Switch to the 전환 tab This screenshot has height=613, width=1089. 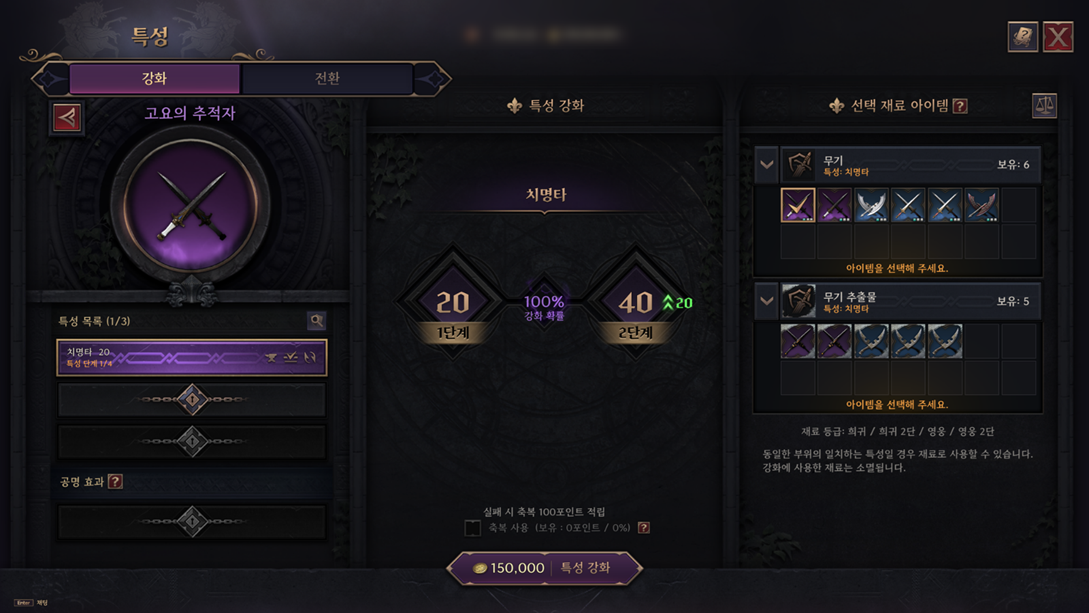(x=327, y=78)
